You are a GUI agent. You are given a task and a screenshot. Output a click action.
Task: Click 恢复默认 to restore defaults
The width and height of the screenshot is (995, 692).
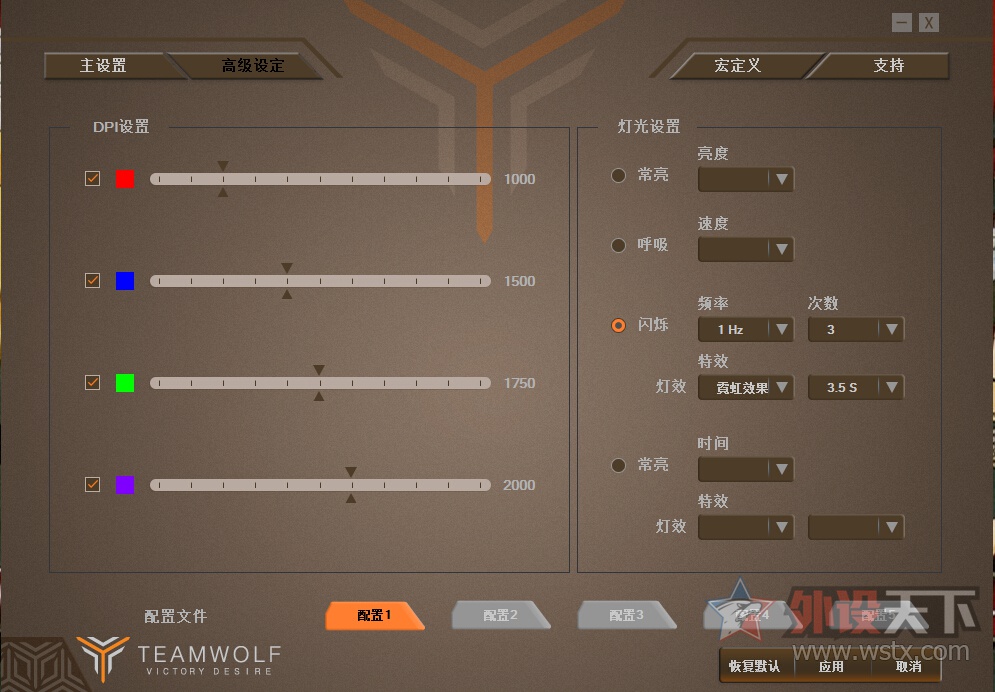click(754, 666)
